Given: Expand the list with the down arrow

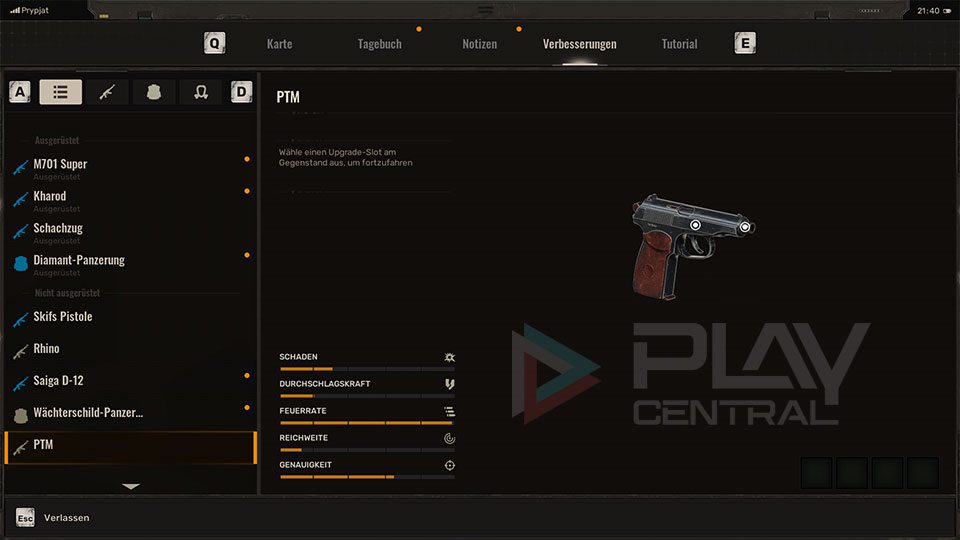Looking at the screenshot, I should [x=131, y=486].
